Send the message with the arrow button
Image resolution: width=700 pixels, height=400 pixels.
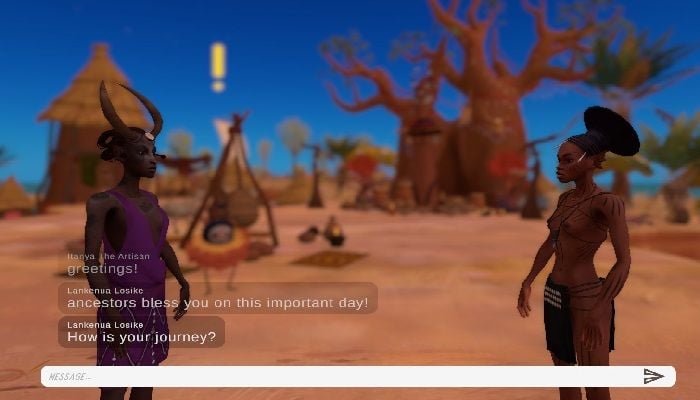click(x=653, y=377)
